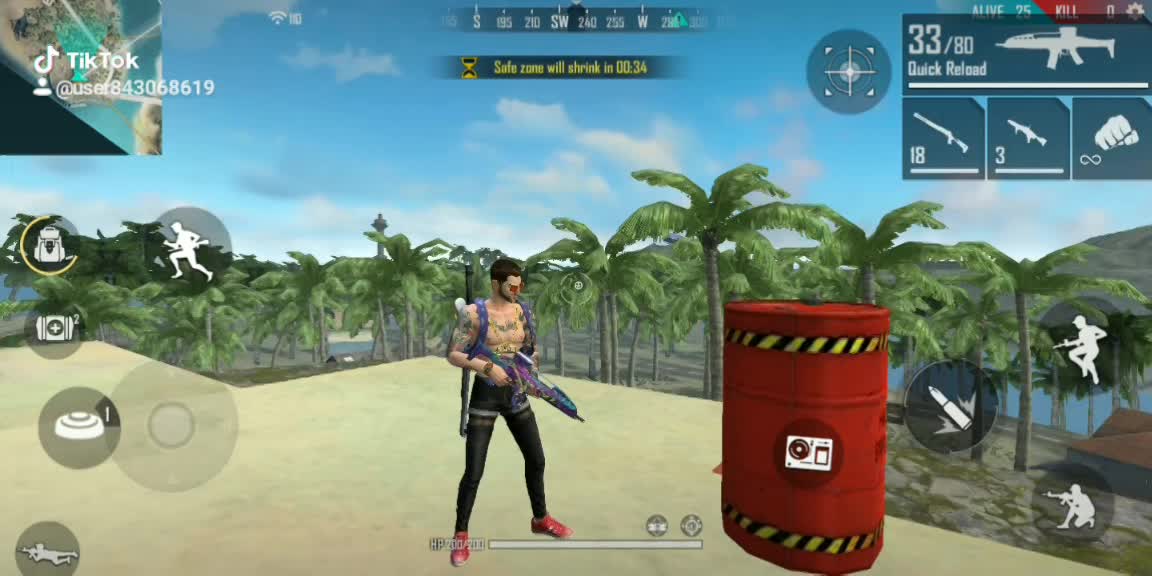Open settings via the gear icon
Viewport: 1152px width, 576px height.
[1134, 11]
